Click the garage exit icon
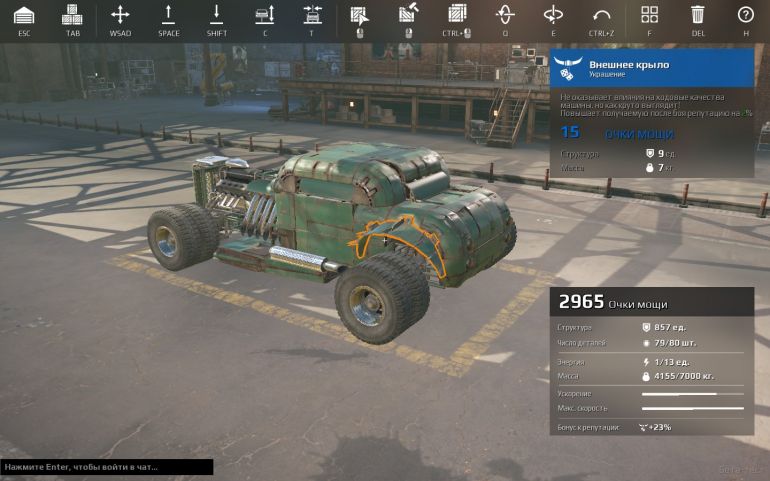The image size is (770, 481). 24,15
